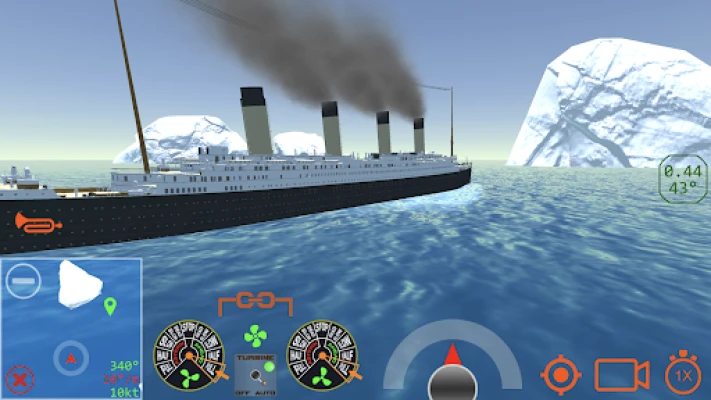Image resolution: width=711 pixels, height=400 pixels.
Task: Sound the ship's horn
Action: [x=38, y=223]
